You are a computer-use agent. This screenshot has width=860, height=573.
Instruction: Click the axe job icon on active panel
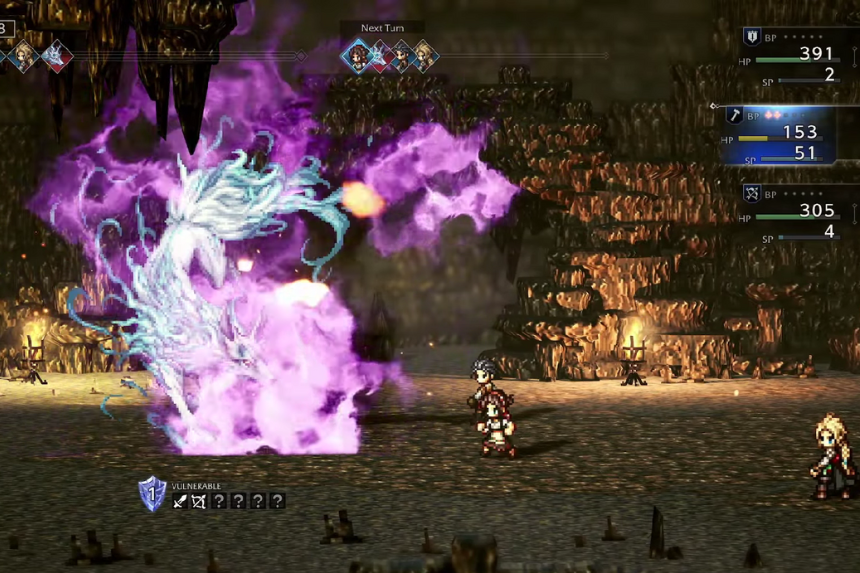coord(733,116)
